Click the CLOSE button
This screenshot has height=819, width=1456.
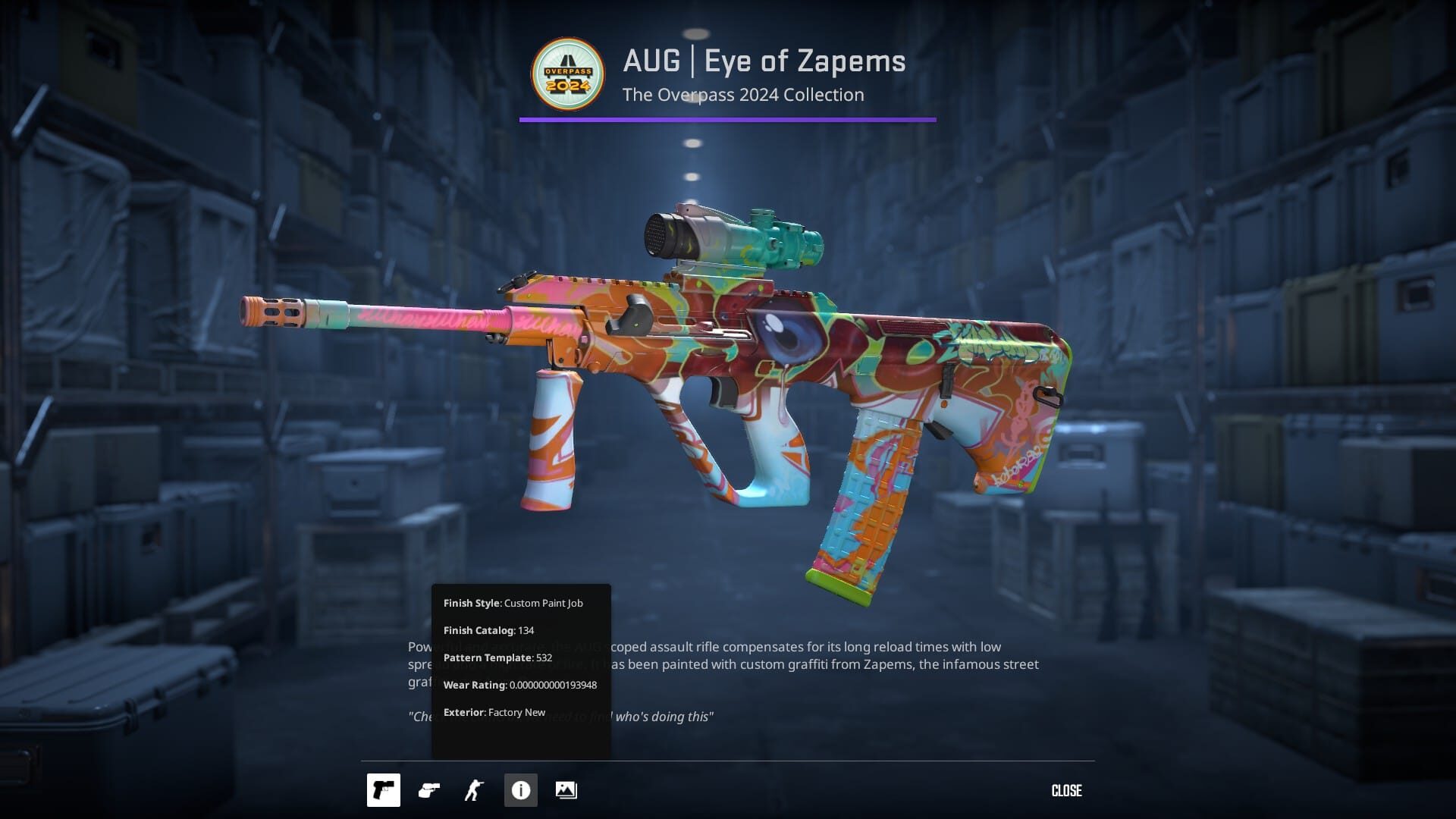pos(1066,790)
